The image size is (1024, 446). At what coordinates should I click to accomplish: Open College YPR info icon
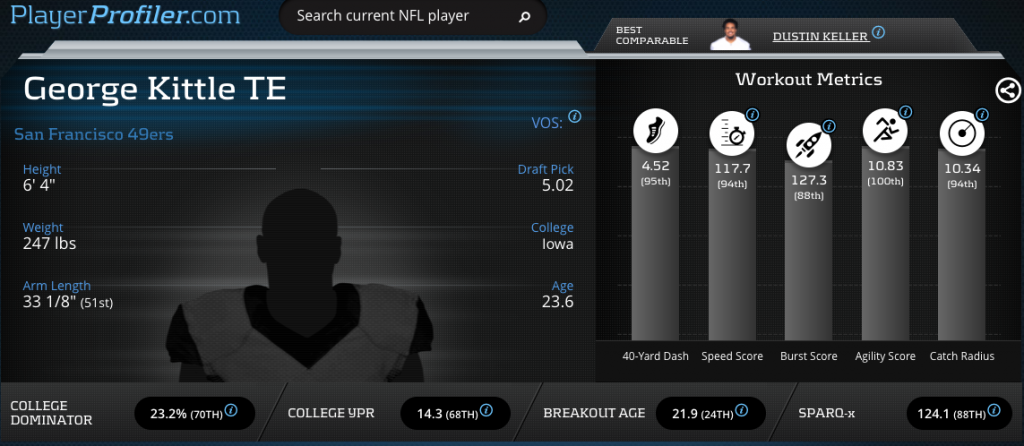(486, 410)
